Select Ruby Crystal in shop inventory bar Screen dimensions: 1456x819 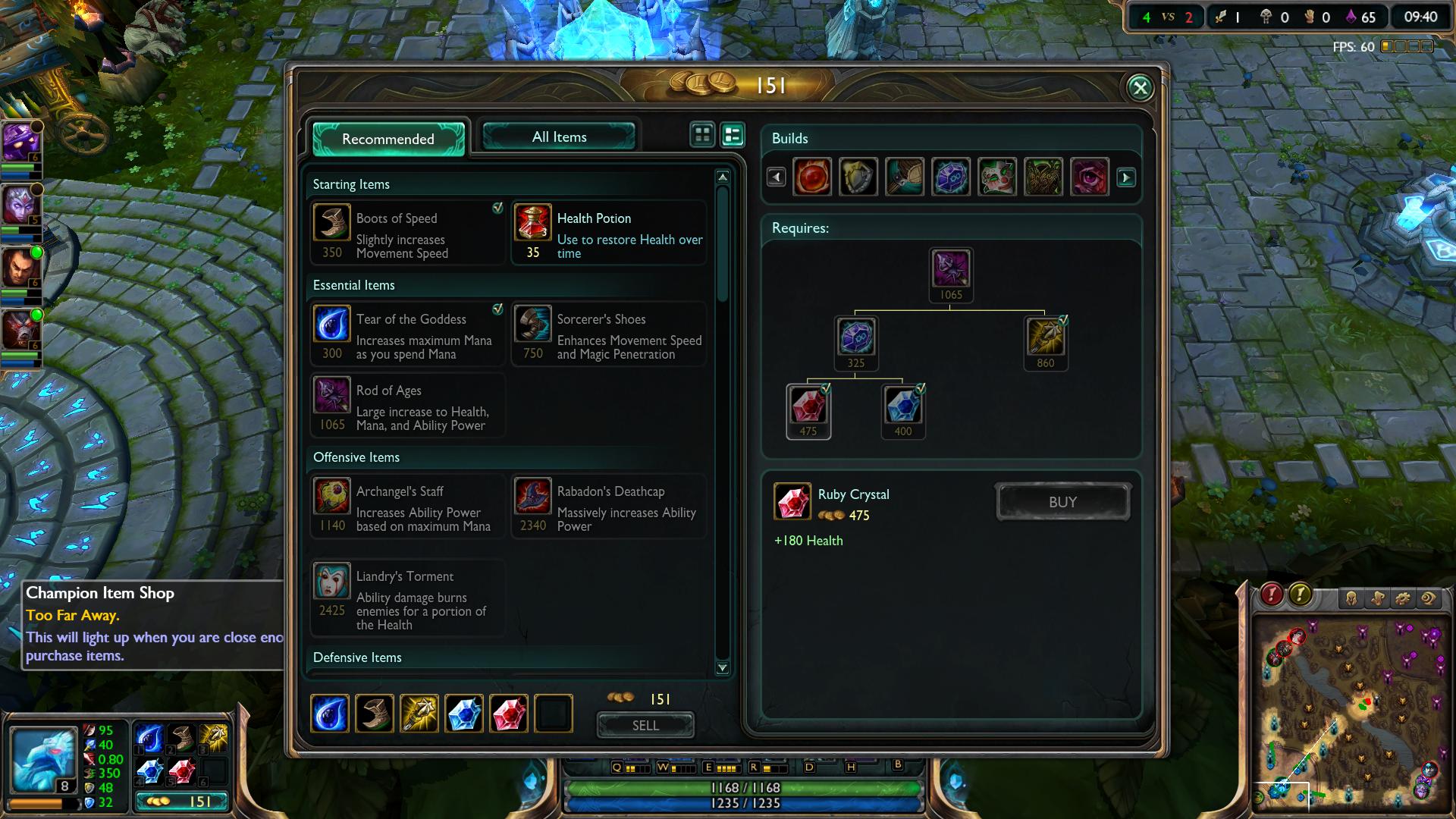(509, 714)
